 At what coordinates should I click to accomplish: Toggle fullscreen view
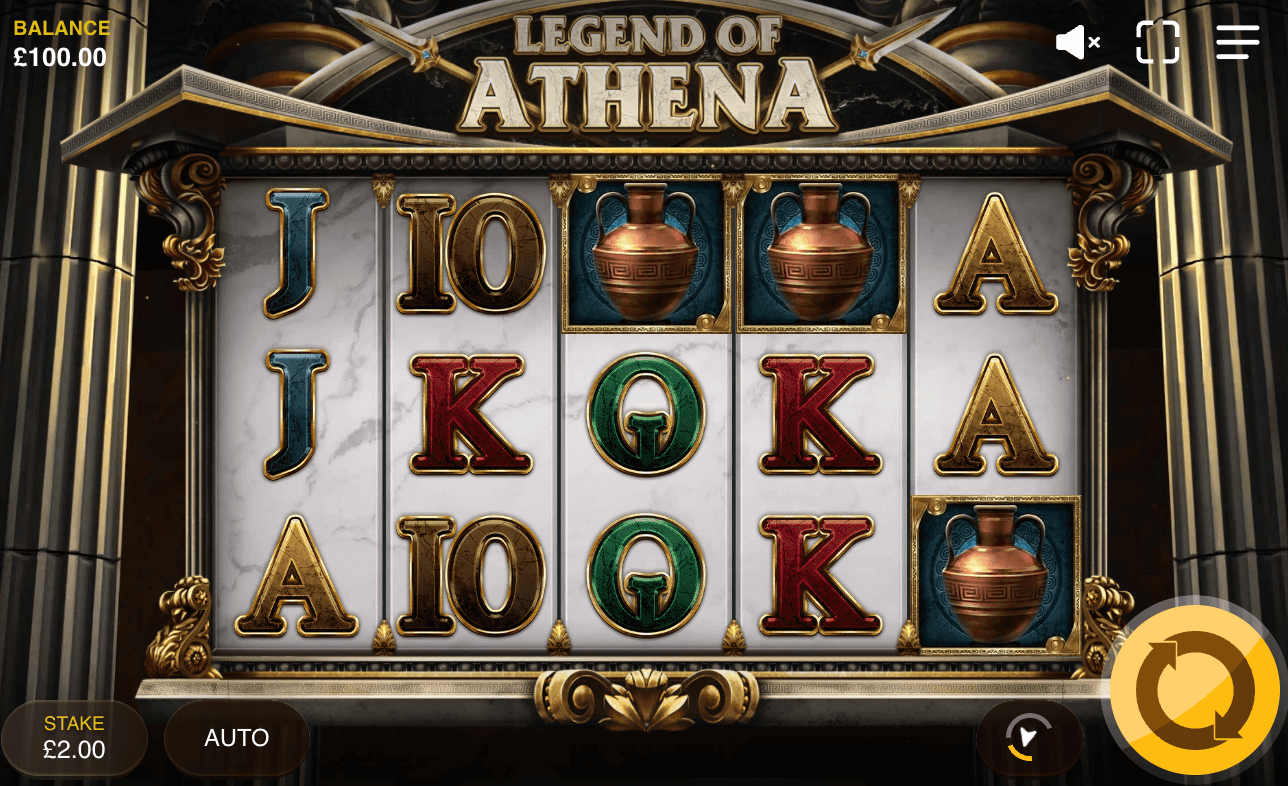(1157, 42)
